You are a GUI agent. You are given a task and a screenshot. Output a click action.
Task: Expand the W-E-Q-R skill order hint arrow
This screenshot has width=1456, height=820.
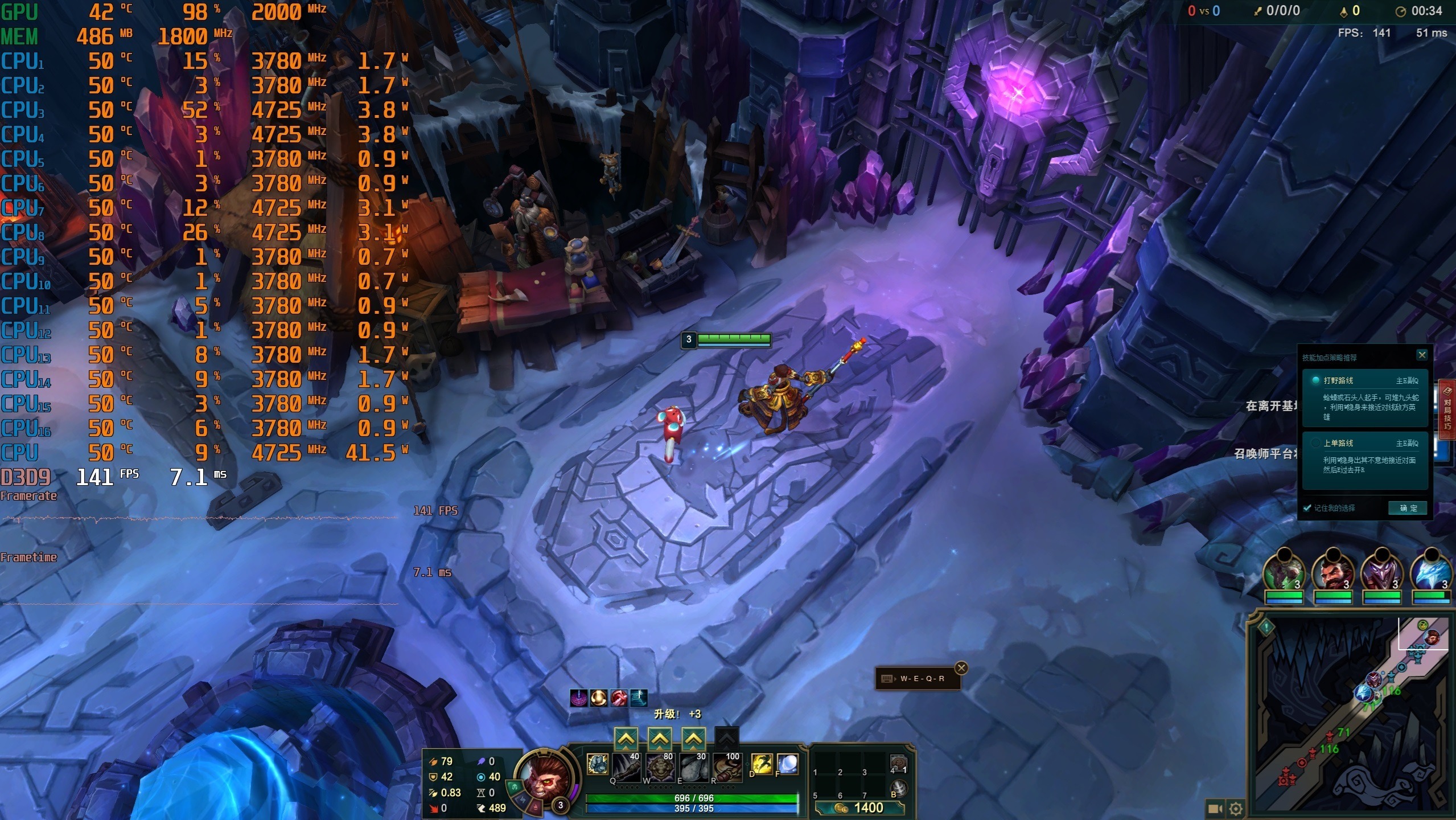coord(895,679)
